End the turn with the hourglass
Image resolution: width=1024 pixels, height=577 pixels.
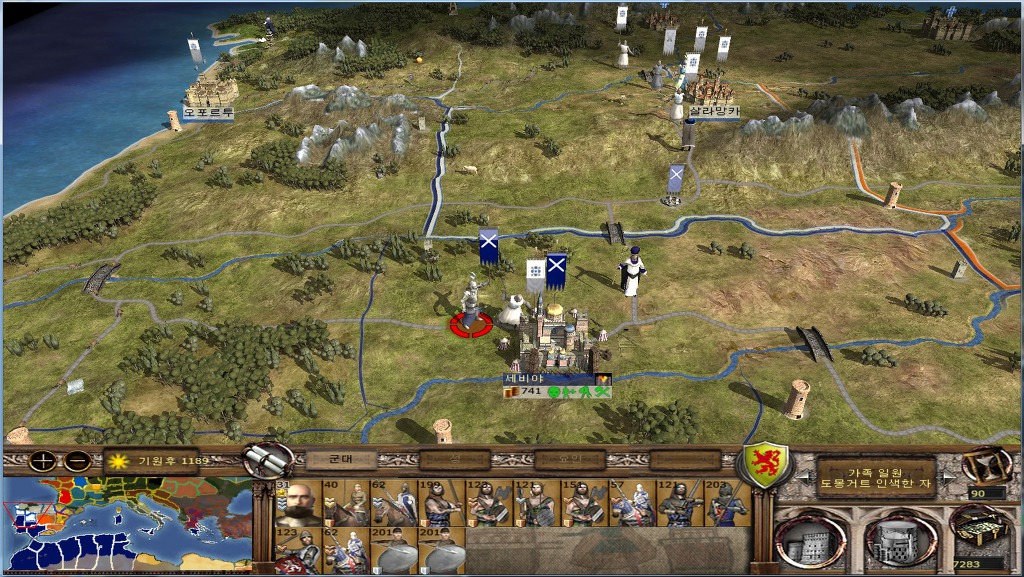click(x=985, y=465)
